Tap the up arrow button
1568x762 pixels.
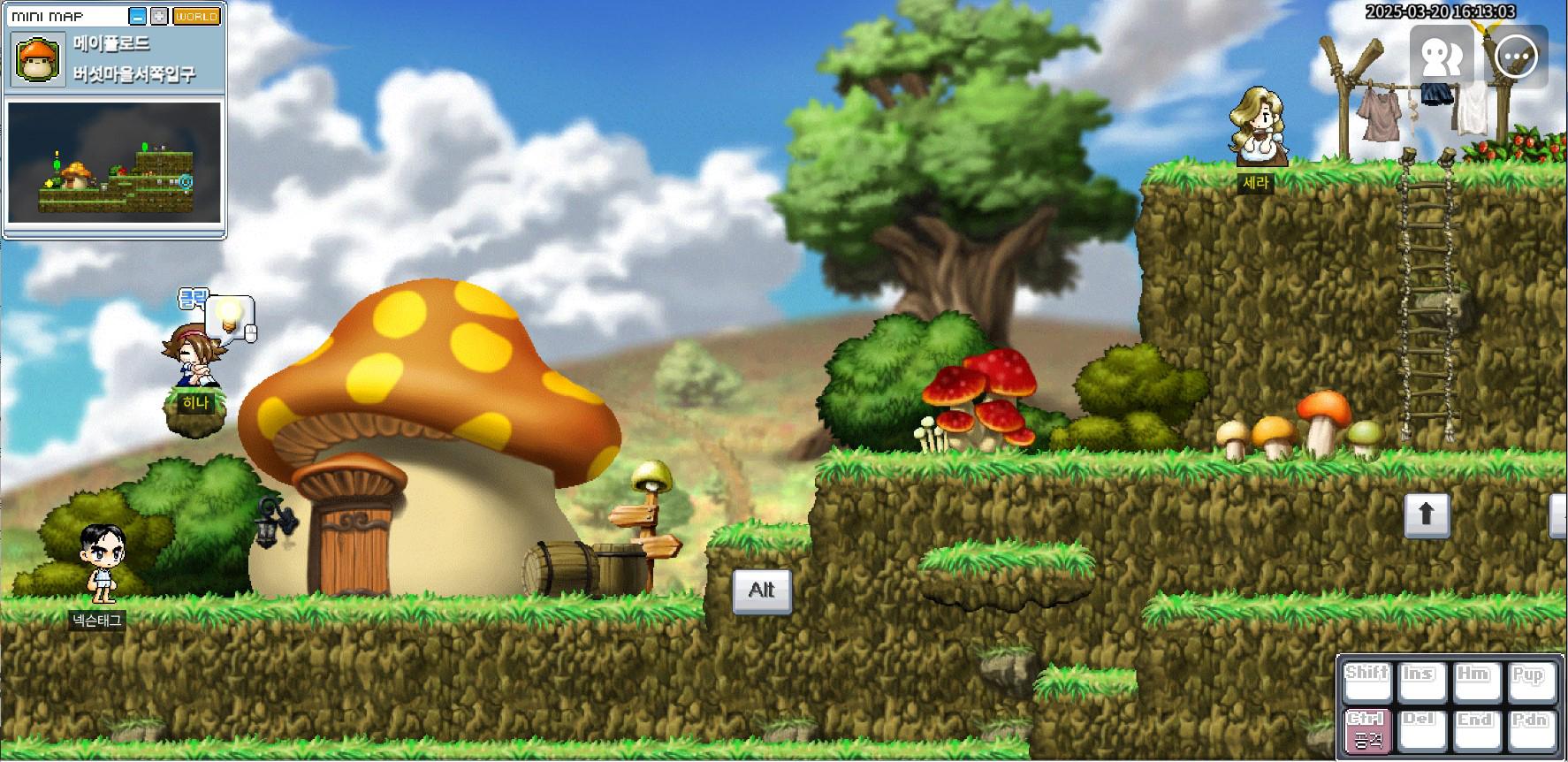tap(1427, 514)
